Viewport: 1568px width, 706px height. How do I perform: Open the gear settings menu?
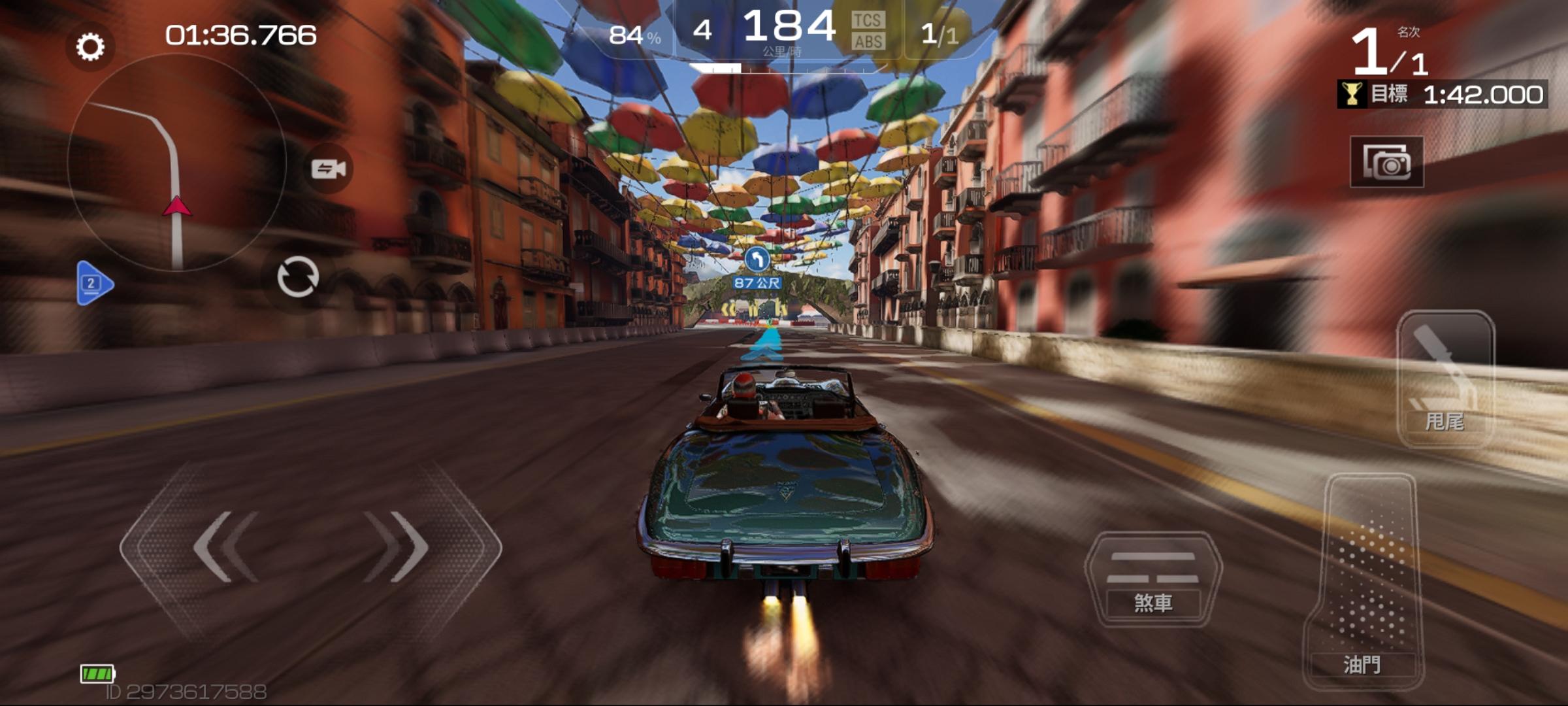[90, 46]
